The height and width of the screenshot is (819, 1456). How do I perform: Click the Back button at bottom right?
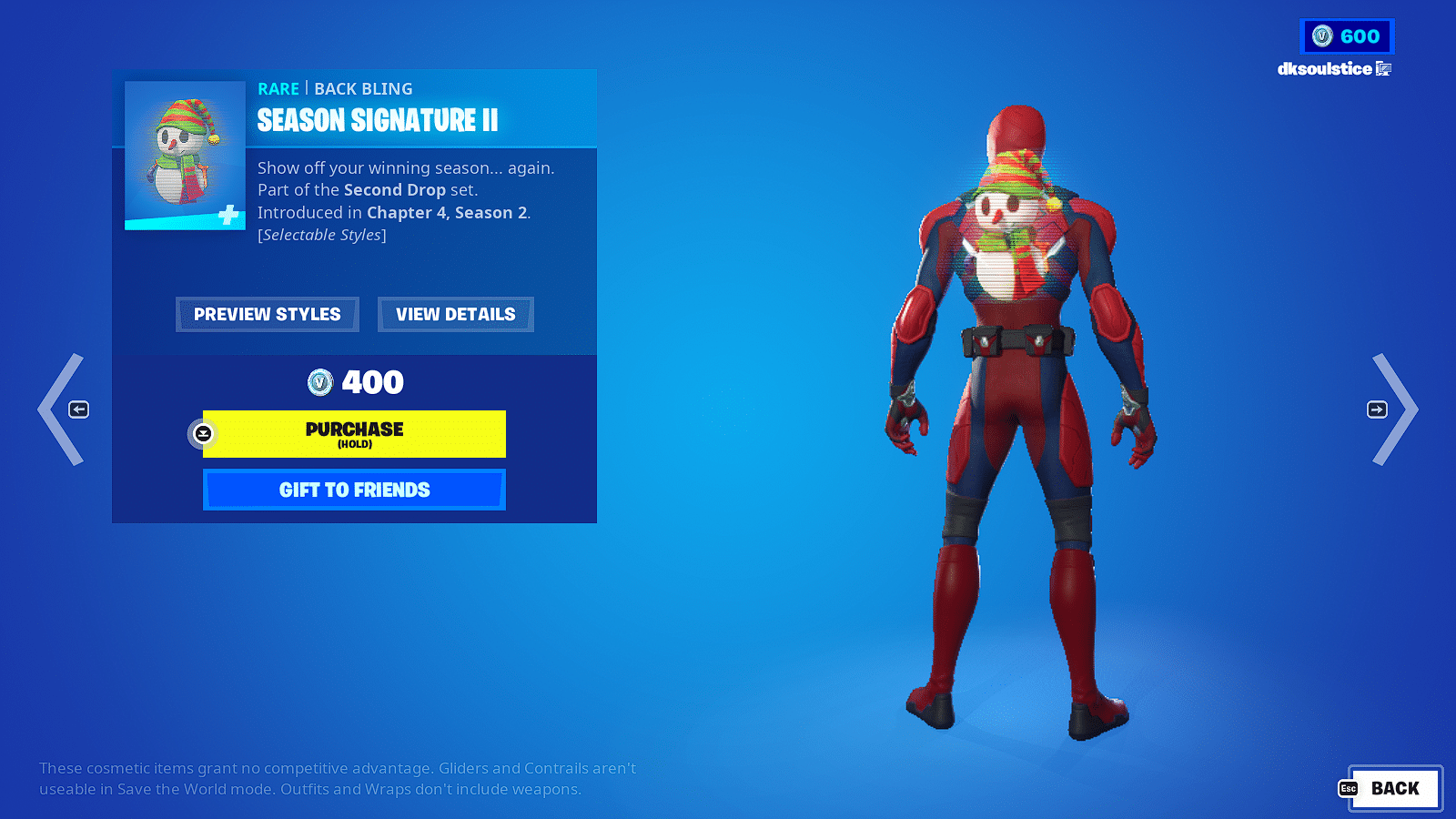point(1394,788)
